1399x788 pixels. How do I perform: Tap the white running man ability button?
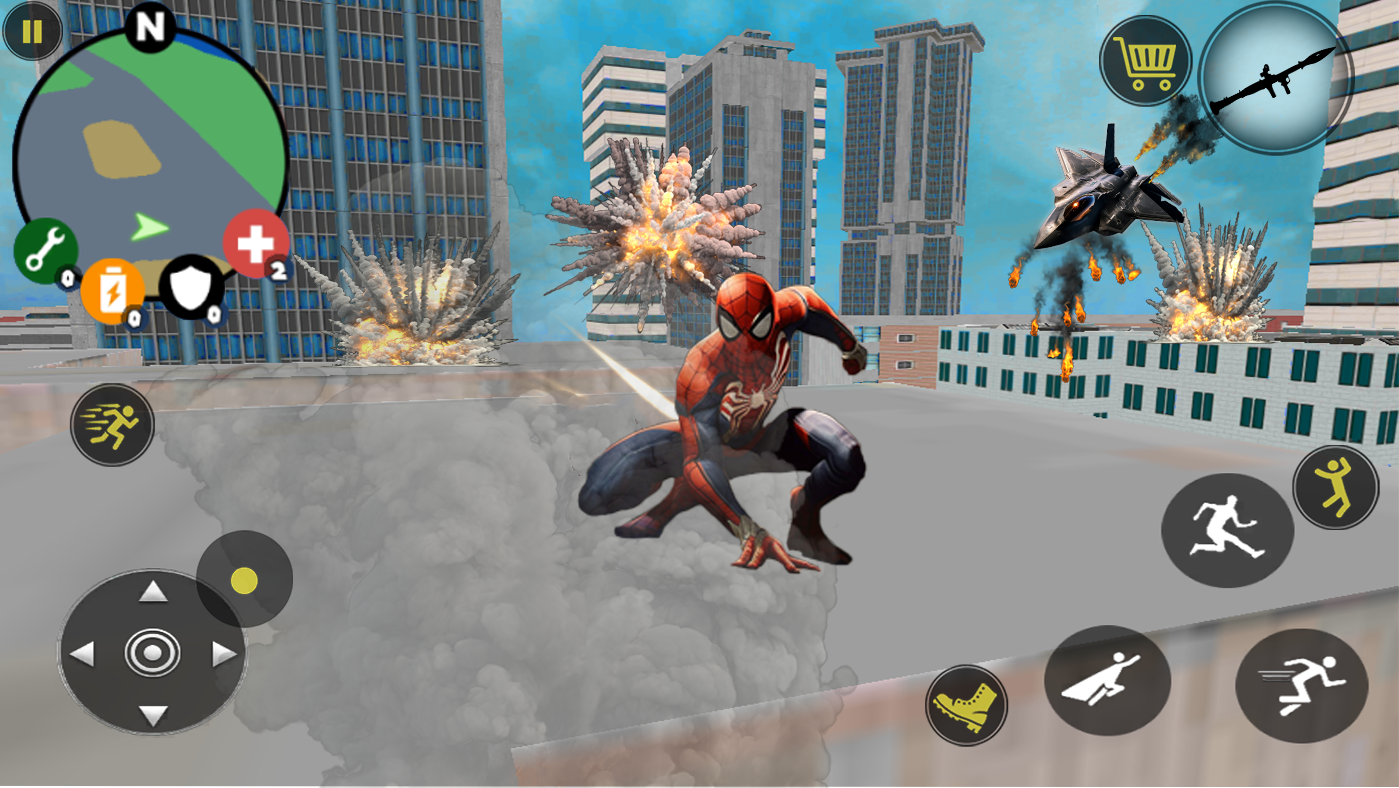pos(1227,528)
